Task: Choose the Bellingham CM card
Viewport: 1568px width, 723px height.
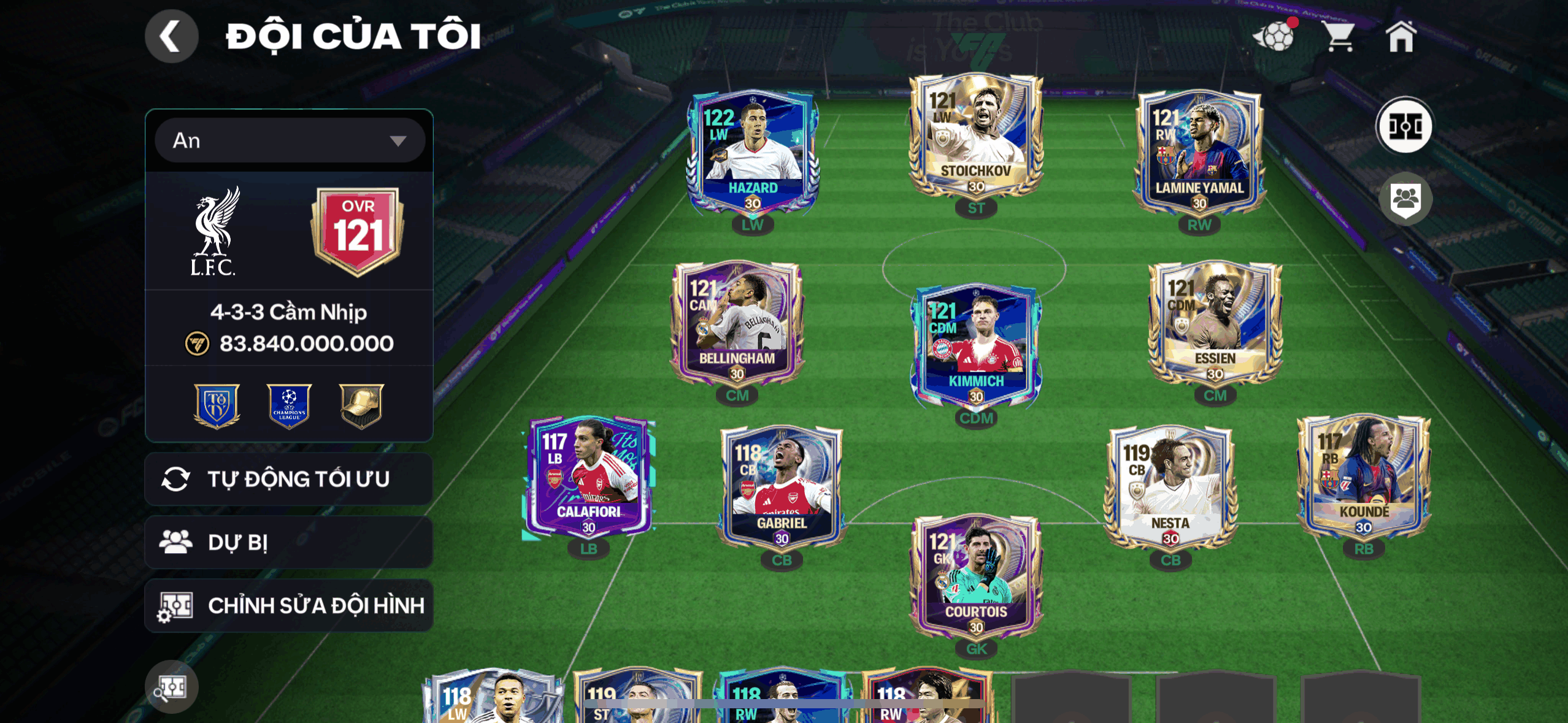Action: pyautogui.click(x=737, y=324)
